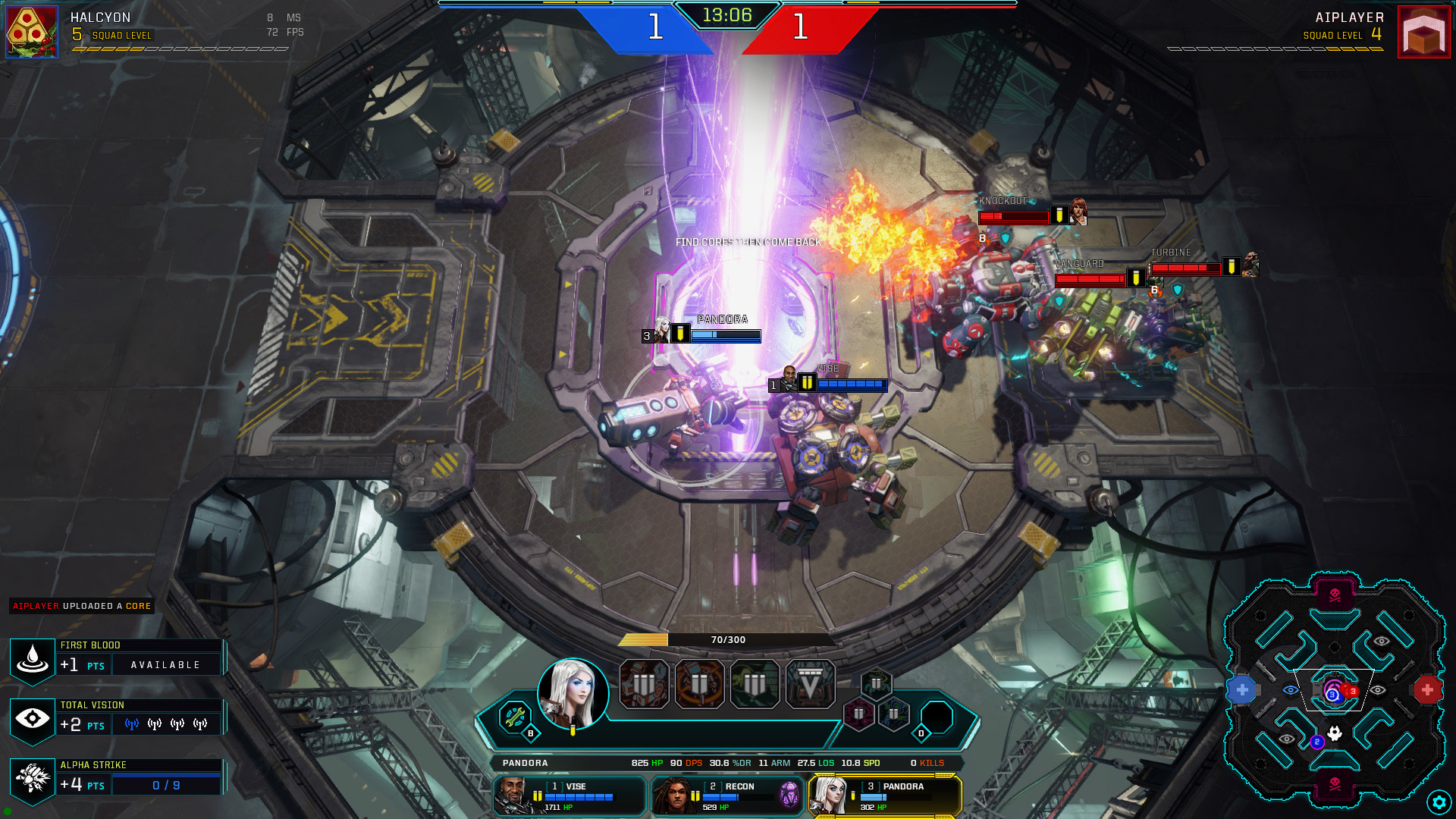Claim the First Blood AVAILABLE bonus
1456x819 pixels.
click(x=167, y=664)
